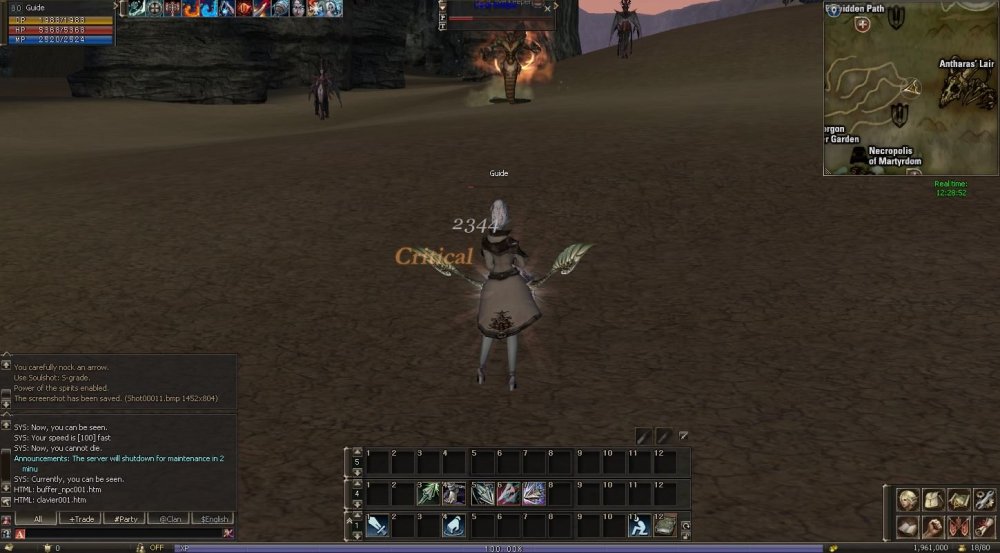The image size is (1000, 553).
Task: Select the English chat tab
Action: (212, 519)
